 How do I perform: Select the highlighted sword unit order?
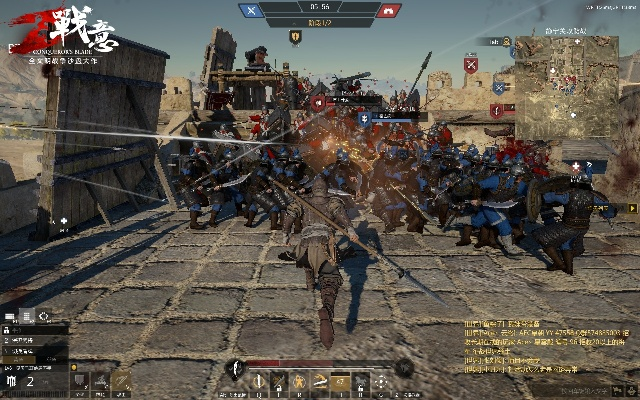(121, 381)
